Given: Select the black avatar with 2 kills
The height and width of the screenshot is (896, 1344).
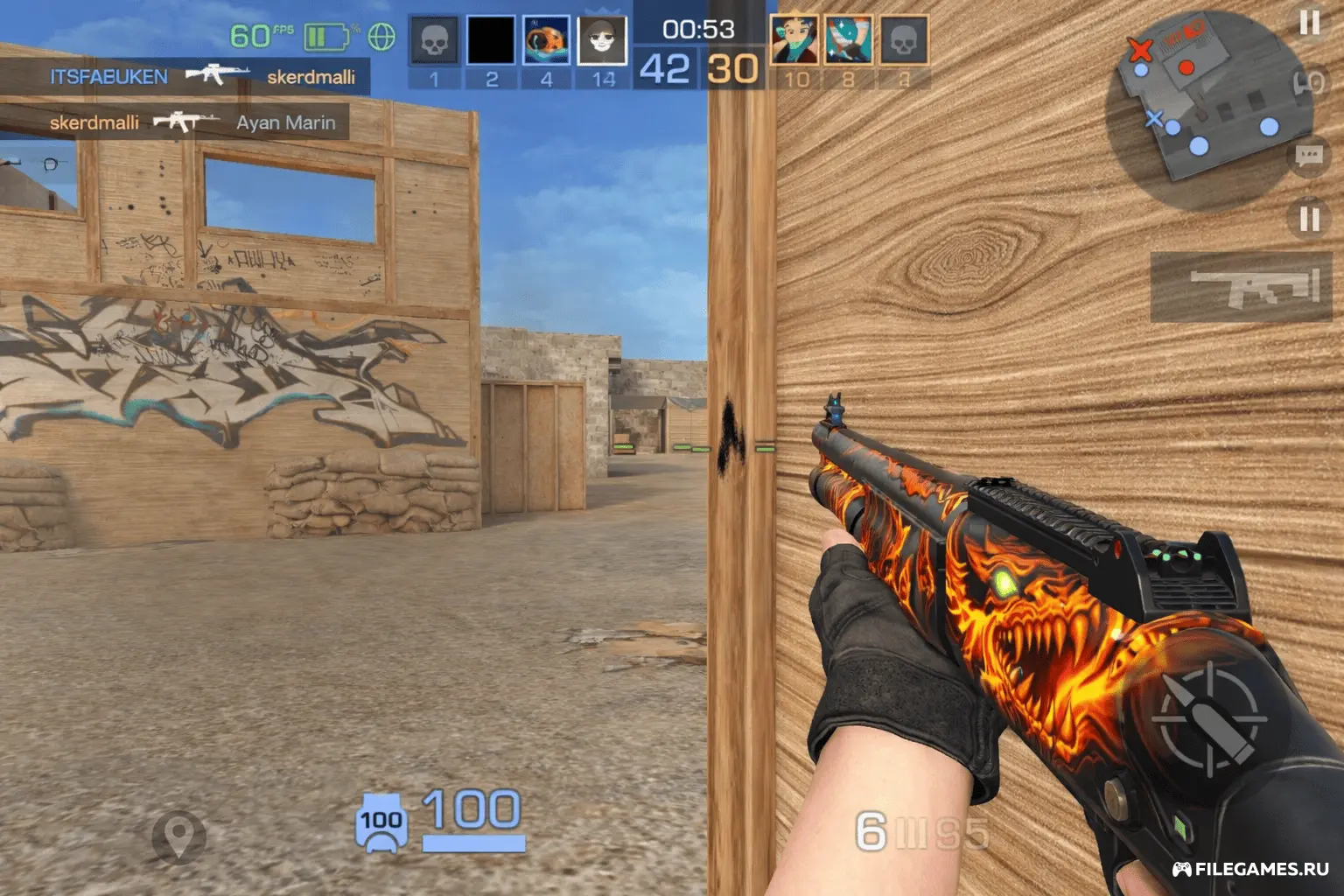Looking at the screenshot, I should click(491, 40).
